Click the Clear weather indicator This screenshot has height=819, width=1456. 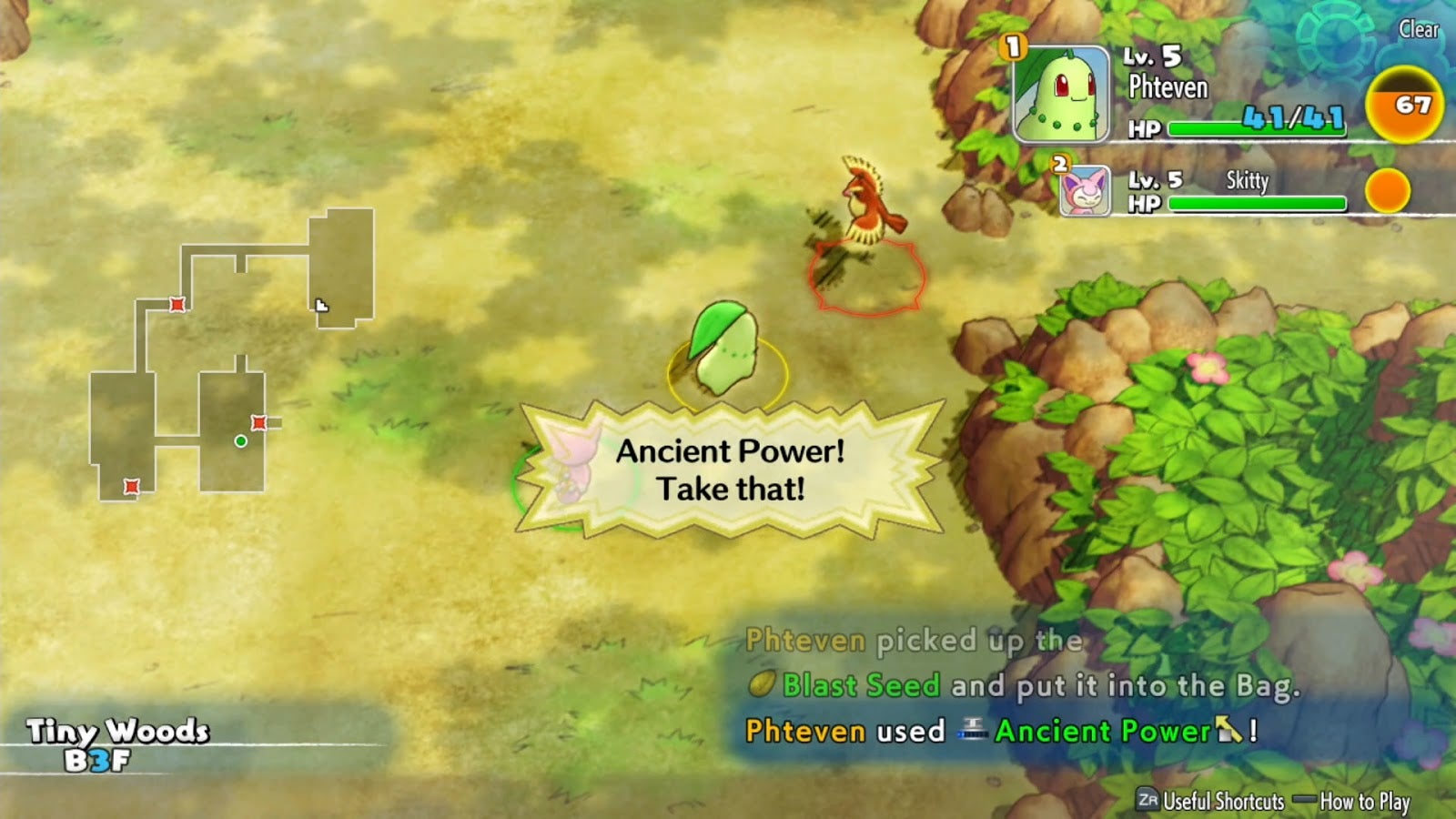pos(1418,30)
